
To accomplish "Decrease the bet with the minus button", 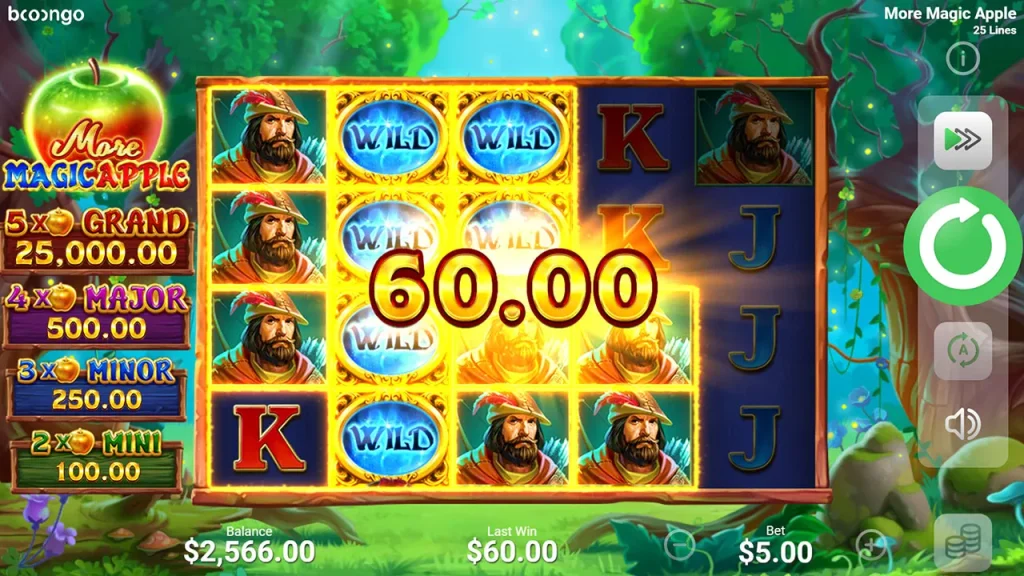I will click(679, 544).
